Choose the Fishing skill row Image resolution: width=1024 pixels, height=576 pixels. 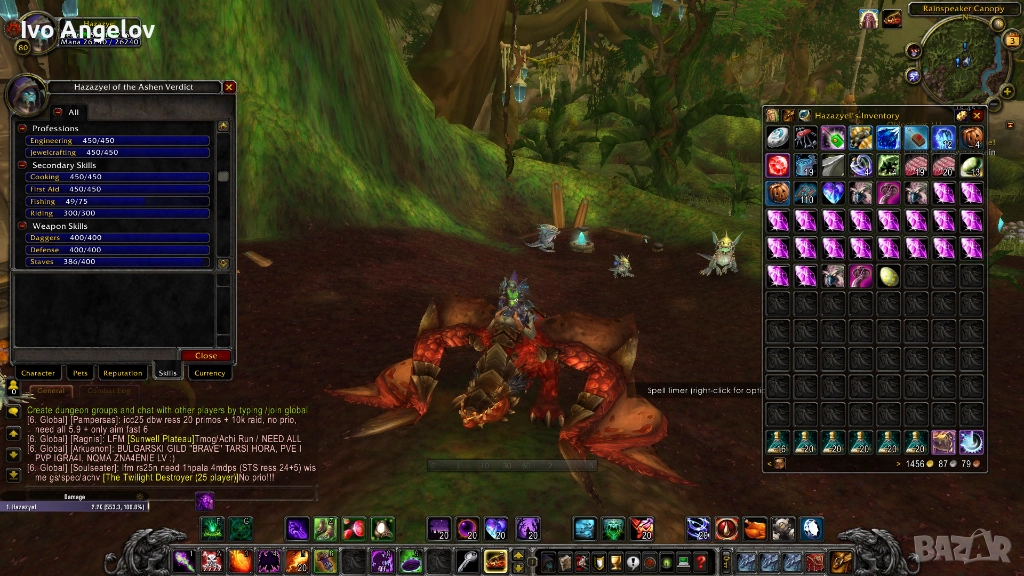click(x=118, y=201)
